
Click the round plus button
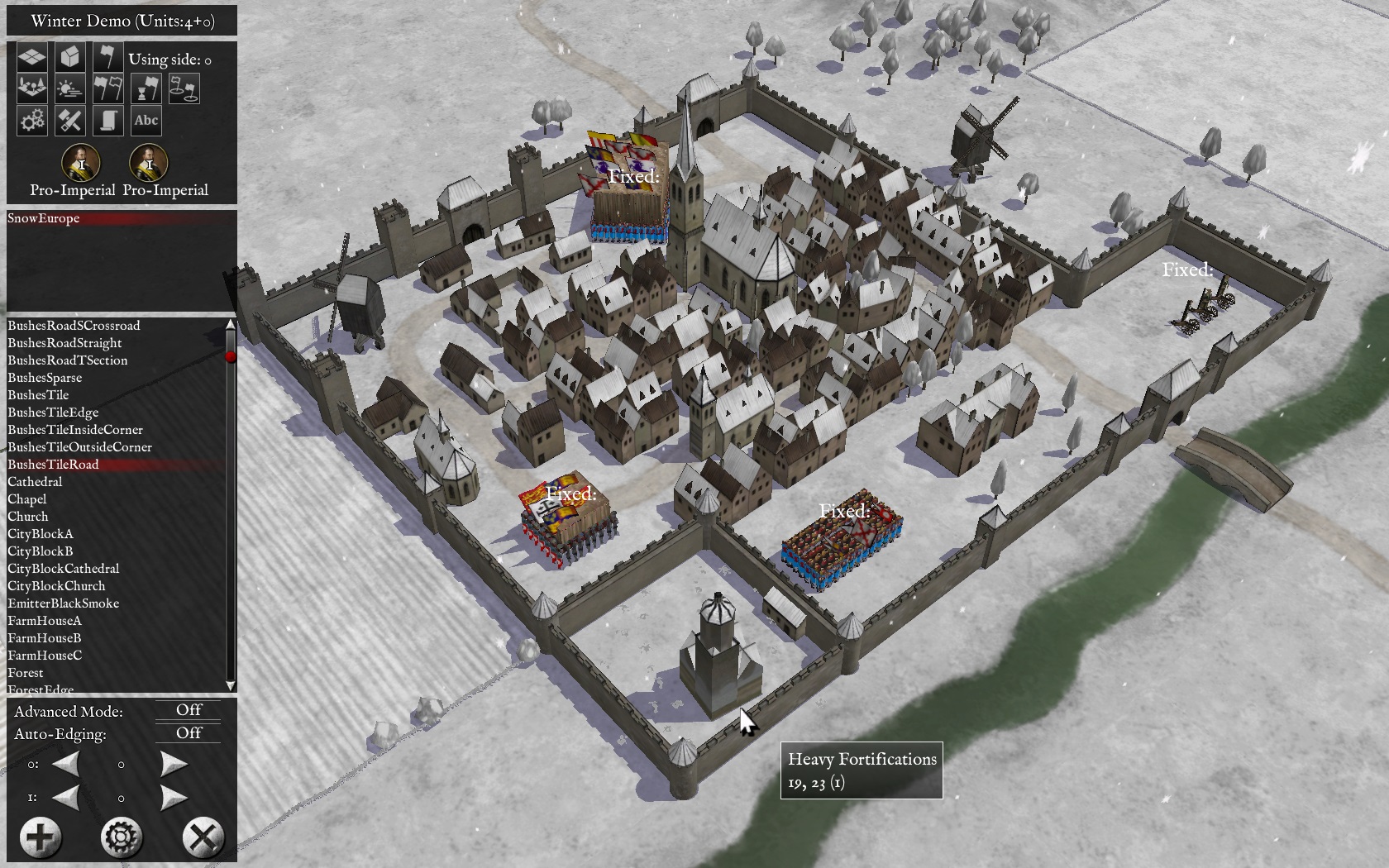click(41, 837)
